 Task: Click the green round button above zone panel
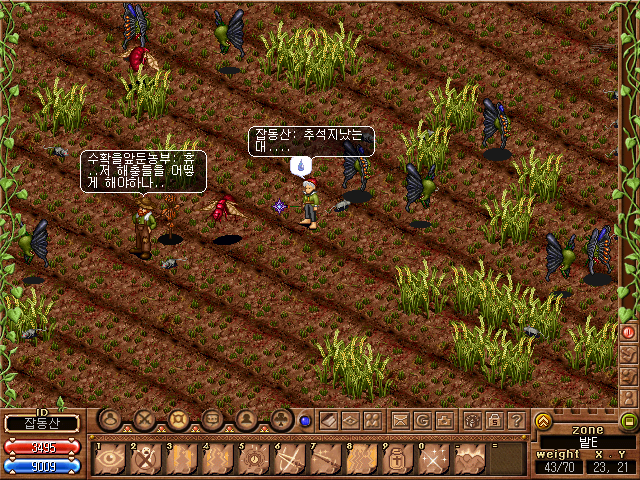[629, 421]
